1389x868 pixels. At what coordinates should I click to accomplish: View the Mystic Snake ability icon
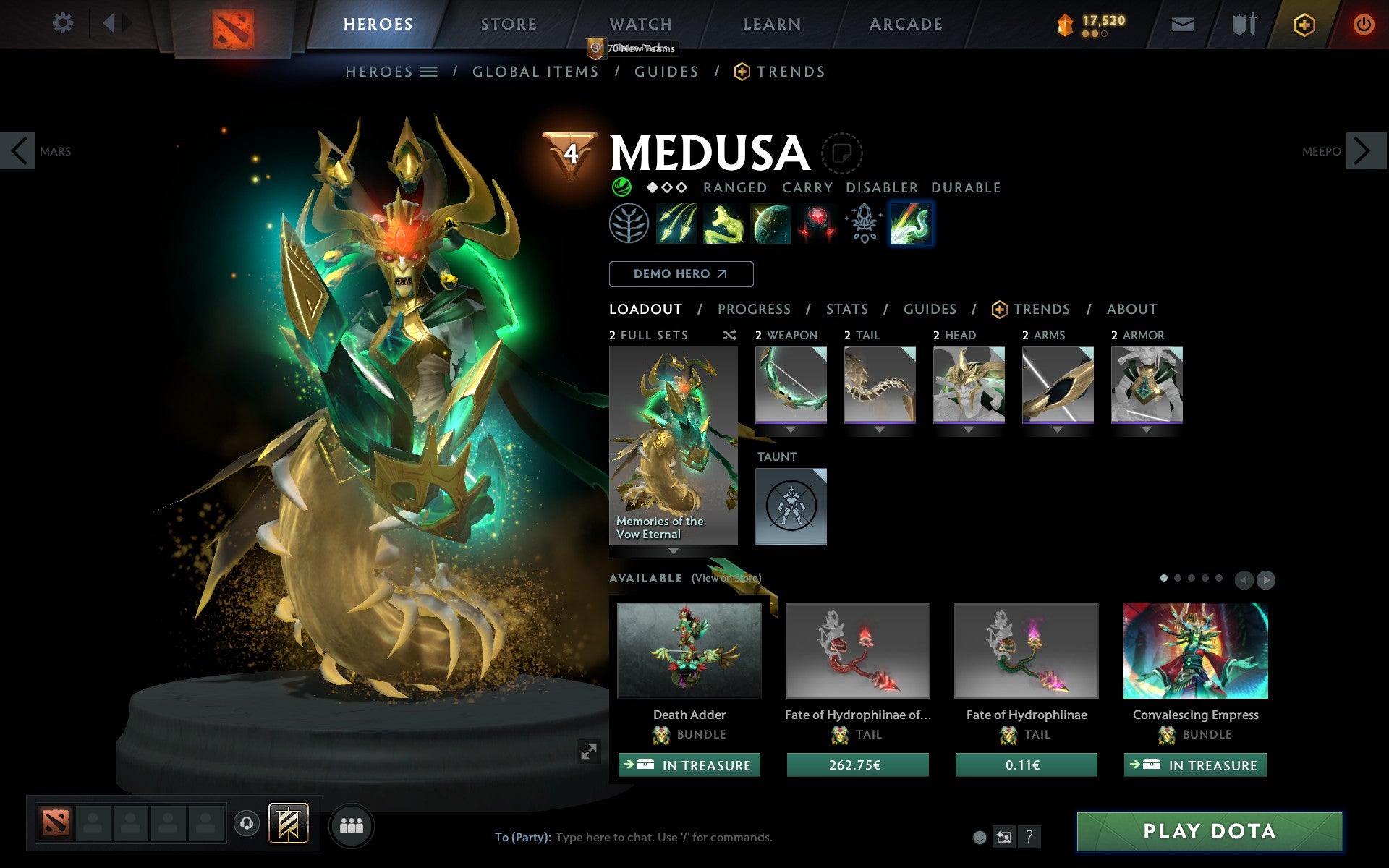[724, 224]
